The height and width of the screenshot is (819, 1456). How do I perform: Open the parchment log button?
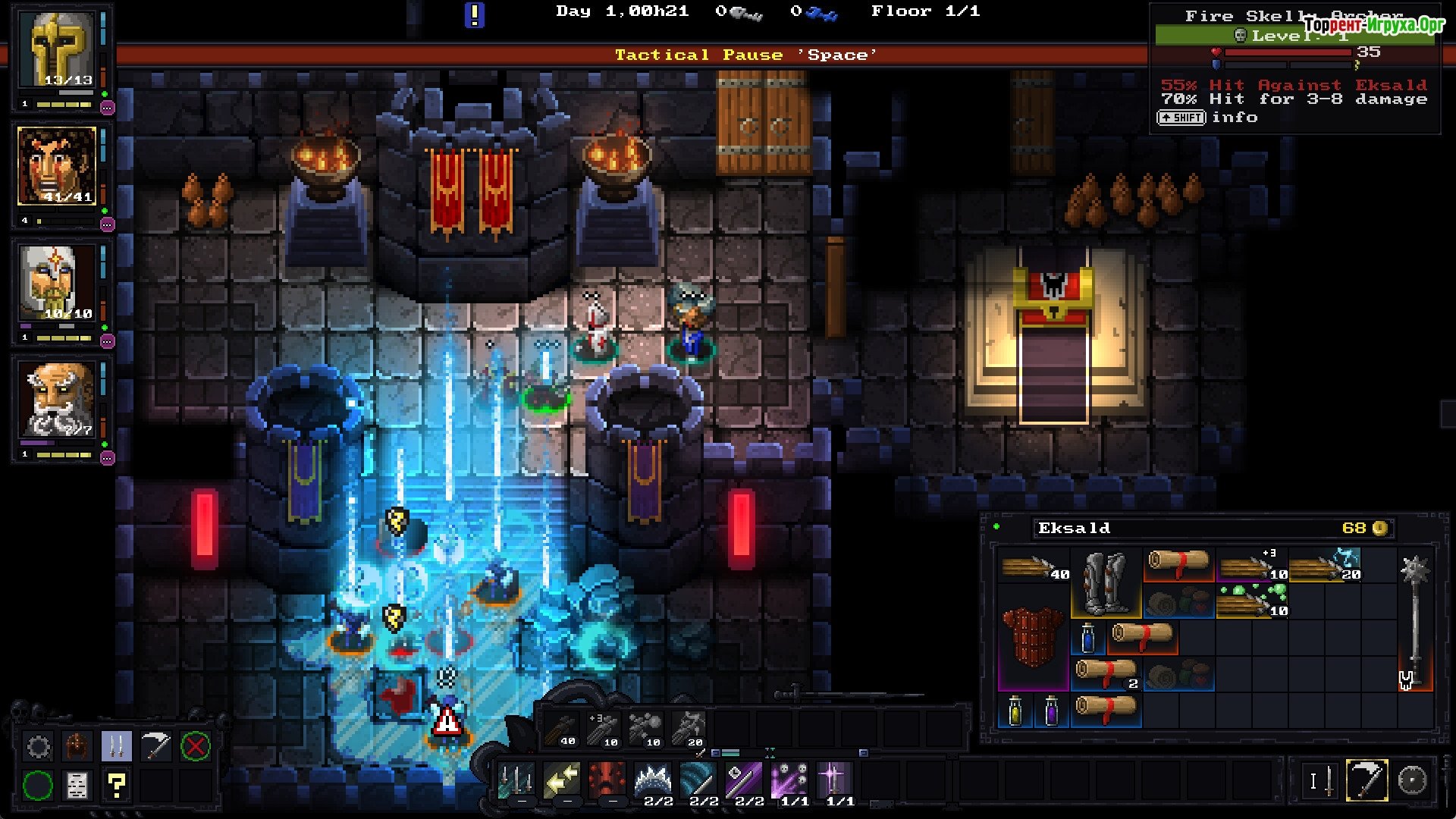tap(77, 786)
